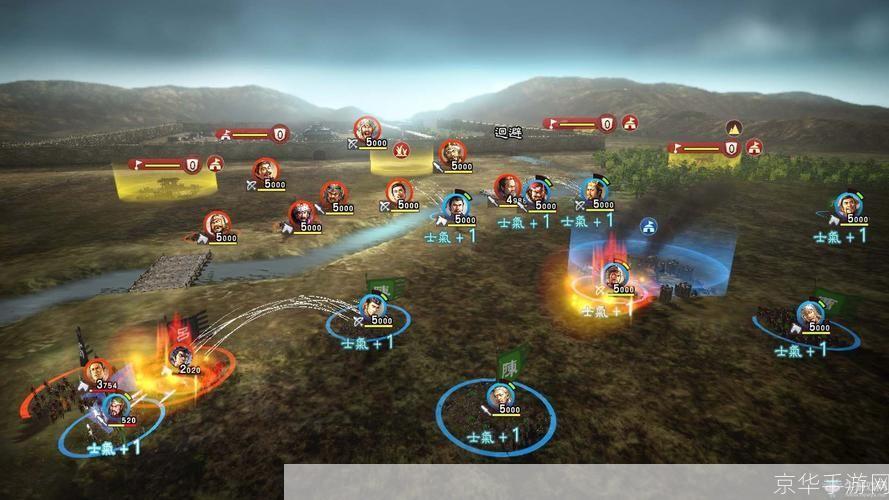The width and height of the screenshot is (889, 500).
Task: Select the enemy unit with 2020 troops
Action: [180, 356]
